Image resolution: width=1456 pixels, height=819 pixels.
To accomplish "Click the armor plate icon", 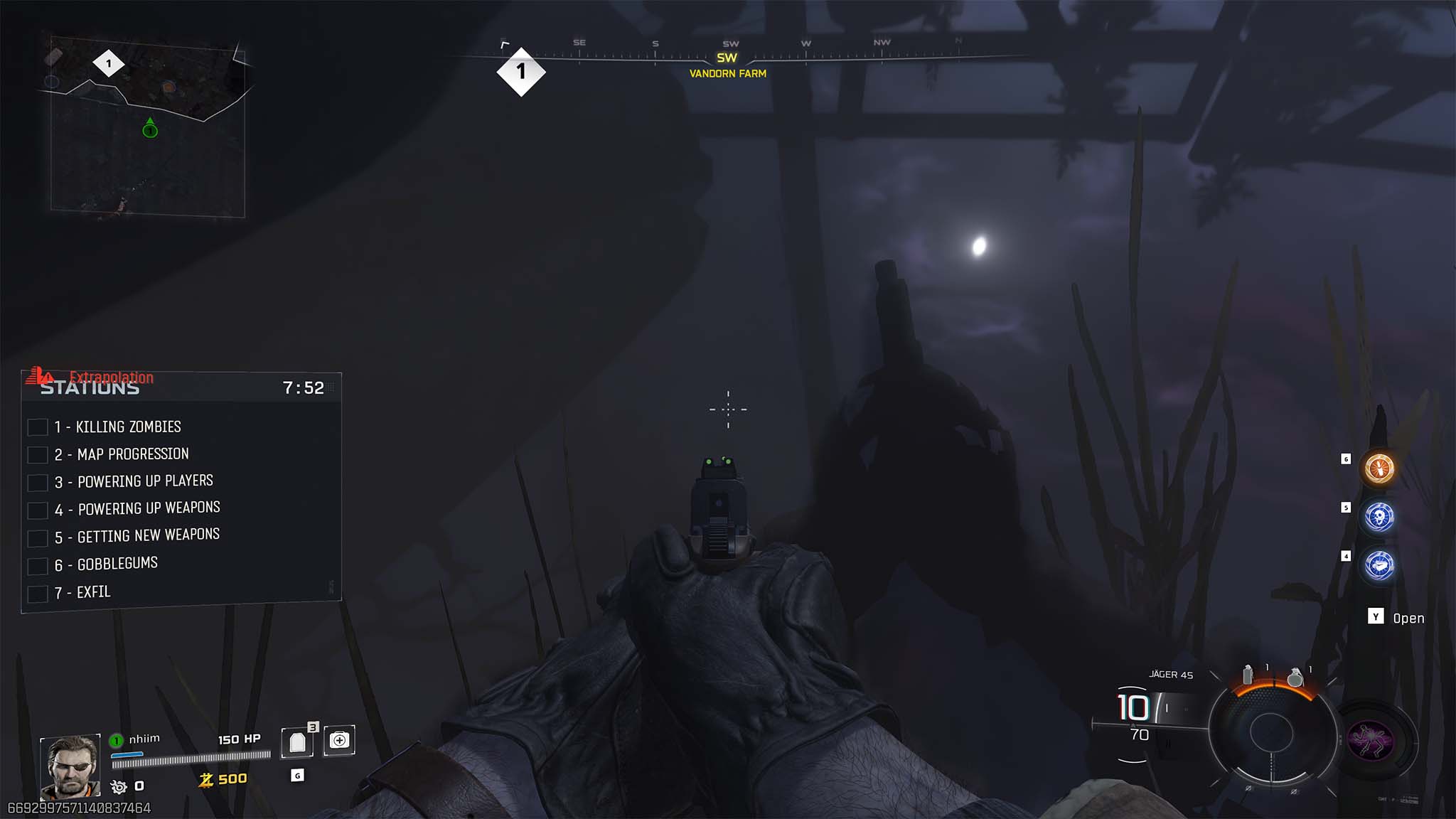I will (x=299, y=741).
